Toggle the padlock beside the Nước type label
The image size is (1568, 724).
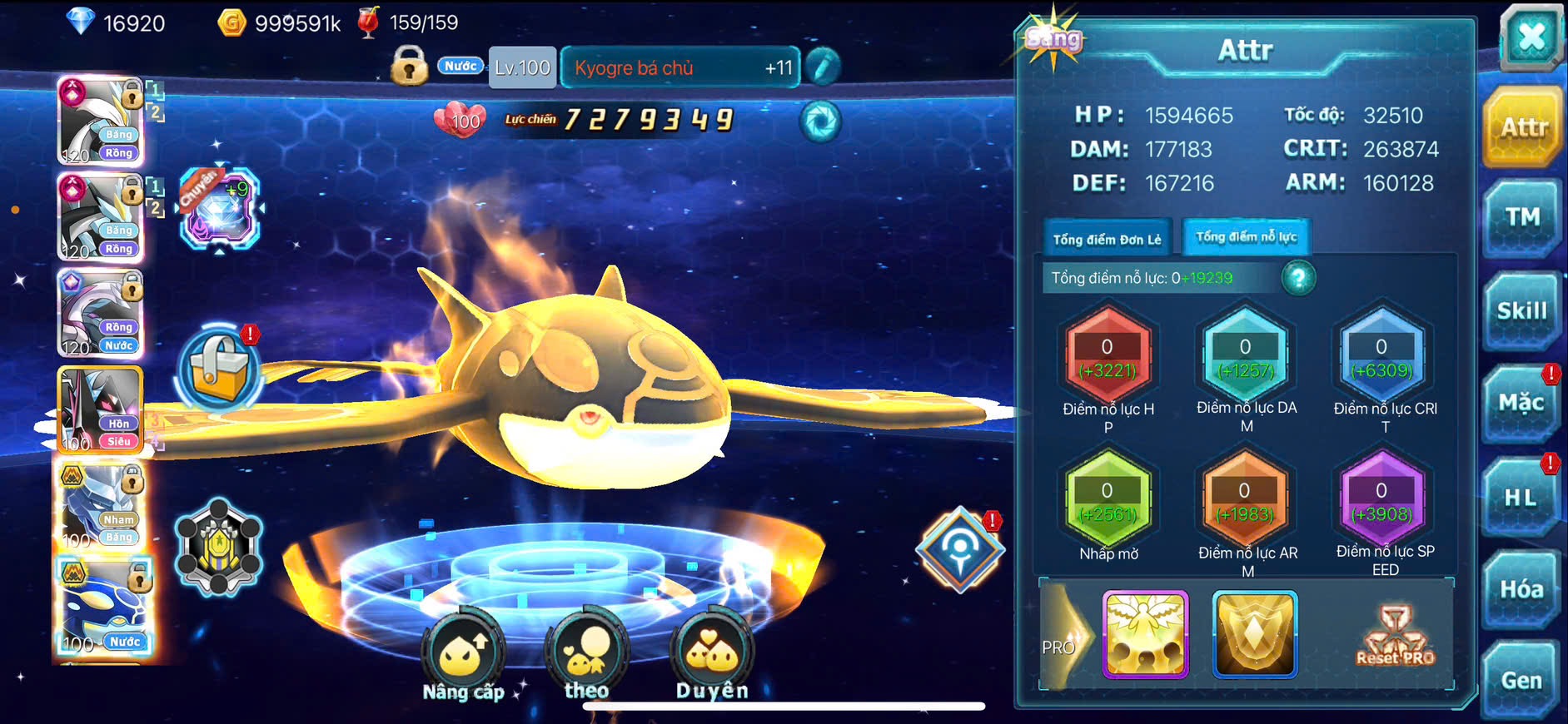[409, 67]
